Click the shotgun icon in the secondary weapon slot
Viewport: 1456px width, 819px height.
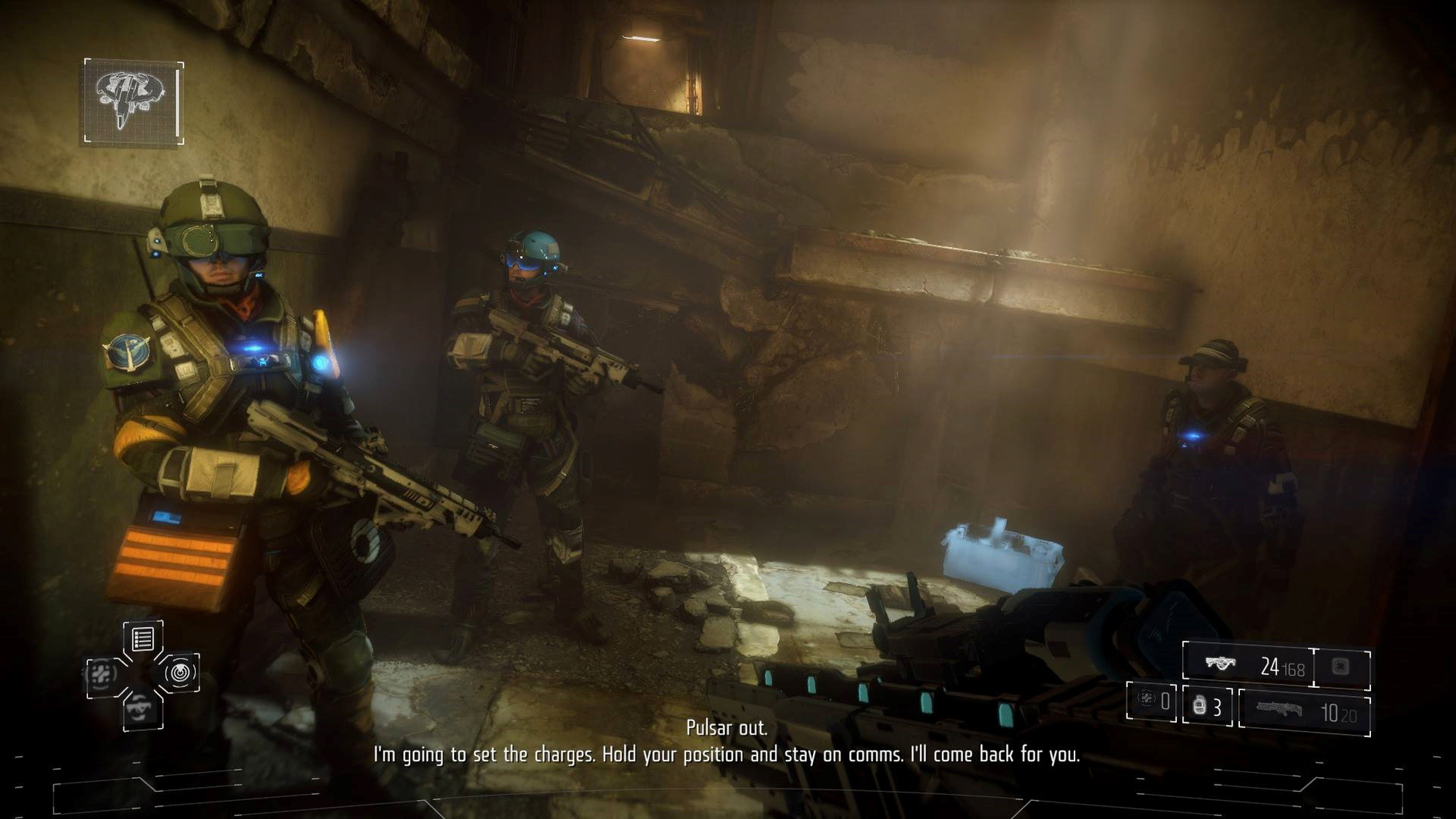pyautogui.click(x=1279, y=708)
